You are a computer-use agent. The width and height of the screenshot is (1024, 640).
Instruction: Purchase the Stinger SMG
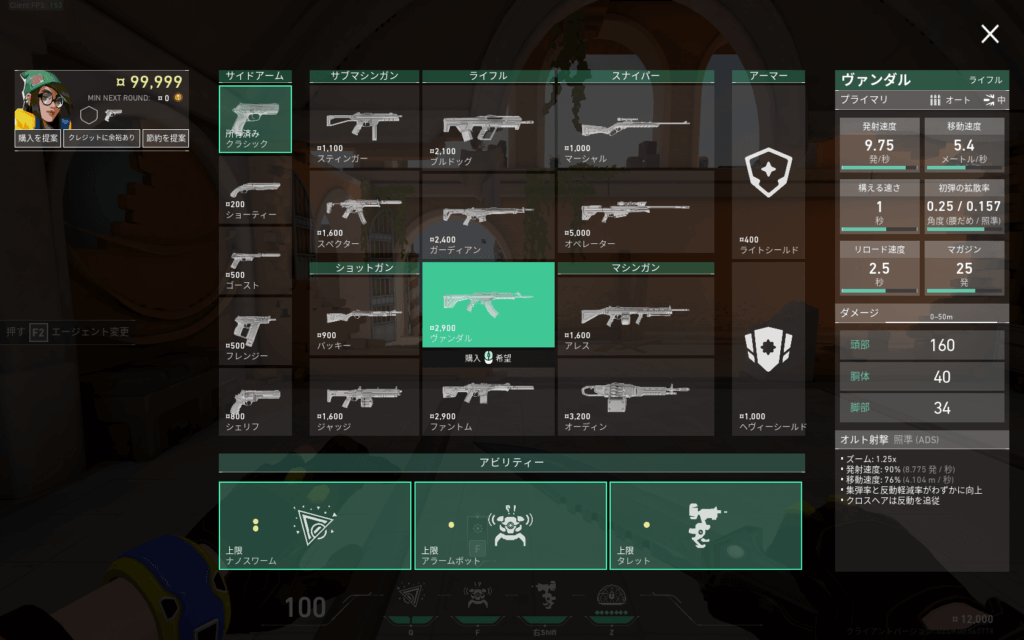364,125
